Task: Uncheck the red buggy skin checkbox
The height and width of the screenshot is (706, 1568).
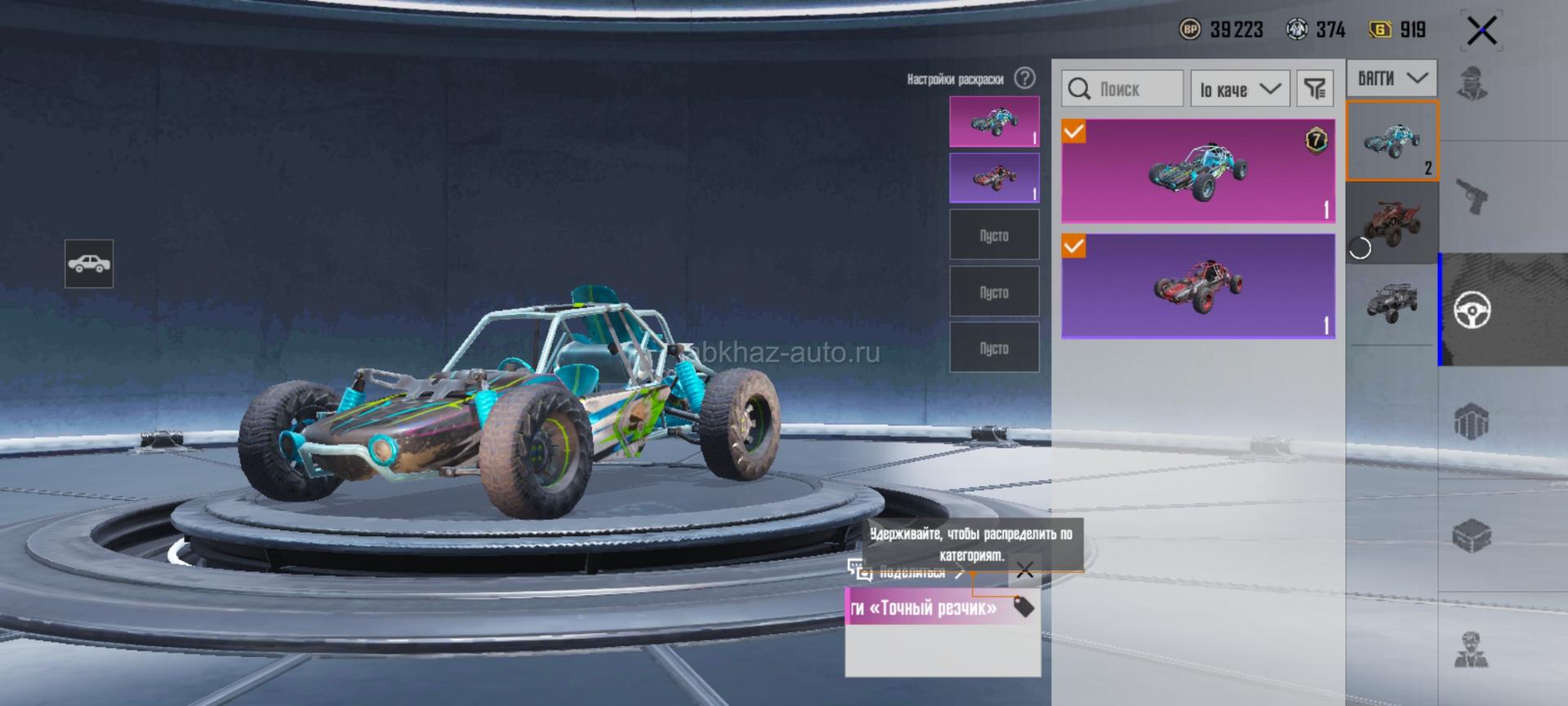Action: click(1074, 246)
